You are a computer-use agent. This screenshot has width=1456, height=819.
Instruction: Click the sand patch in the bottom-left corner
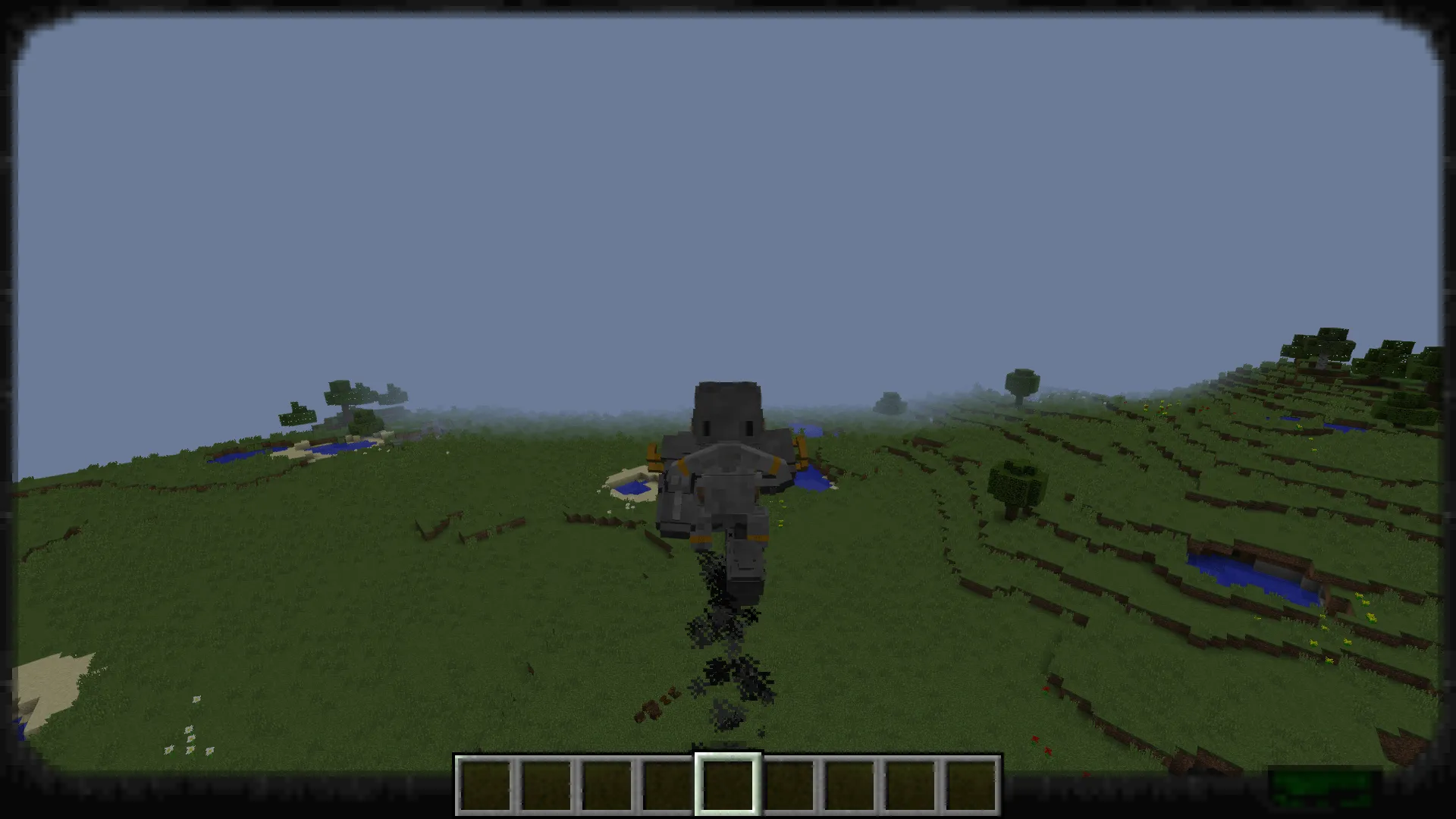click(x=45, y=682)
